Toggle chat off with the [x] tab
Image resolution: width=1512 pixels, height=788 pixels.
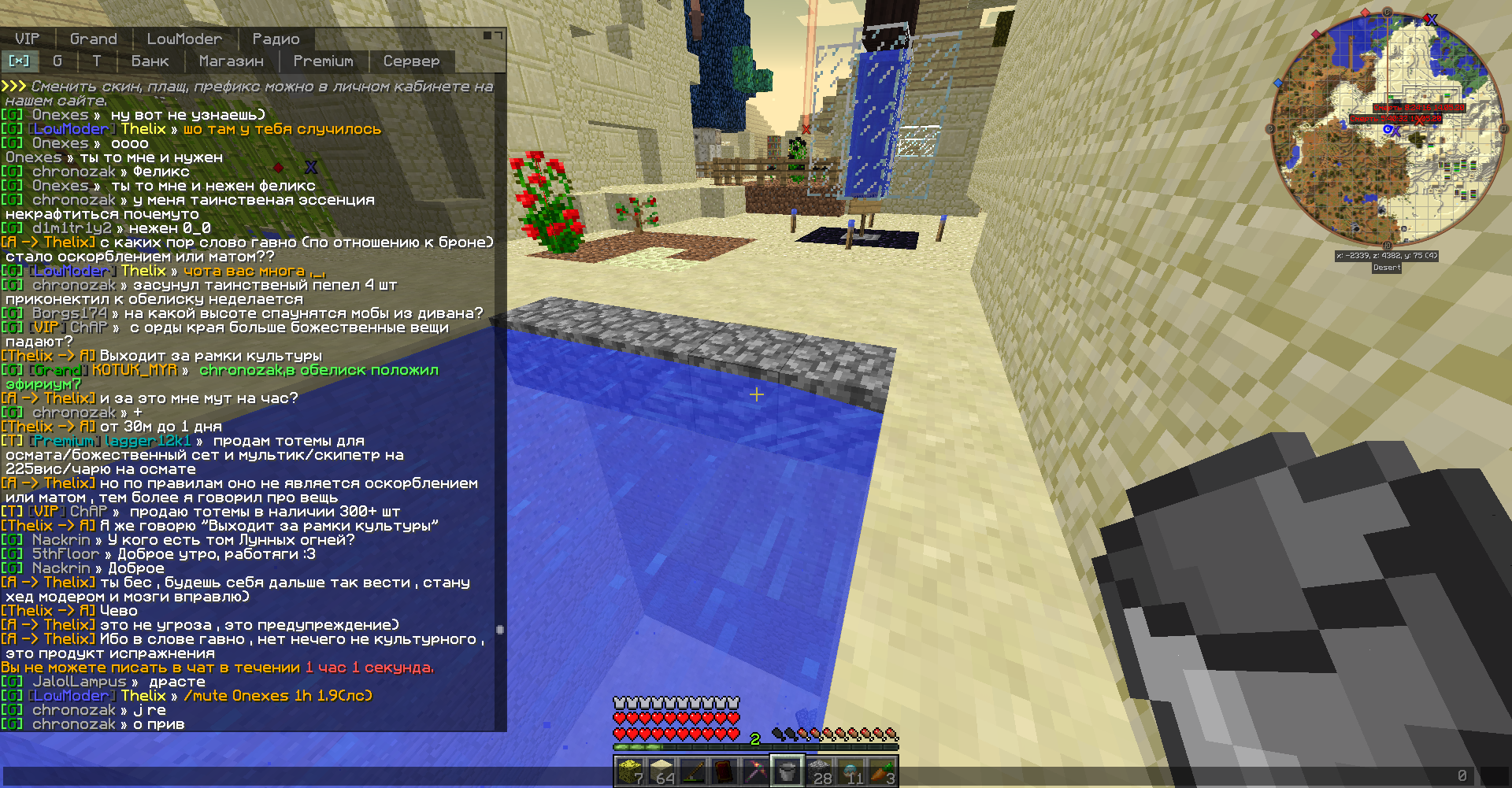tap(20, 61)
